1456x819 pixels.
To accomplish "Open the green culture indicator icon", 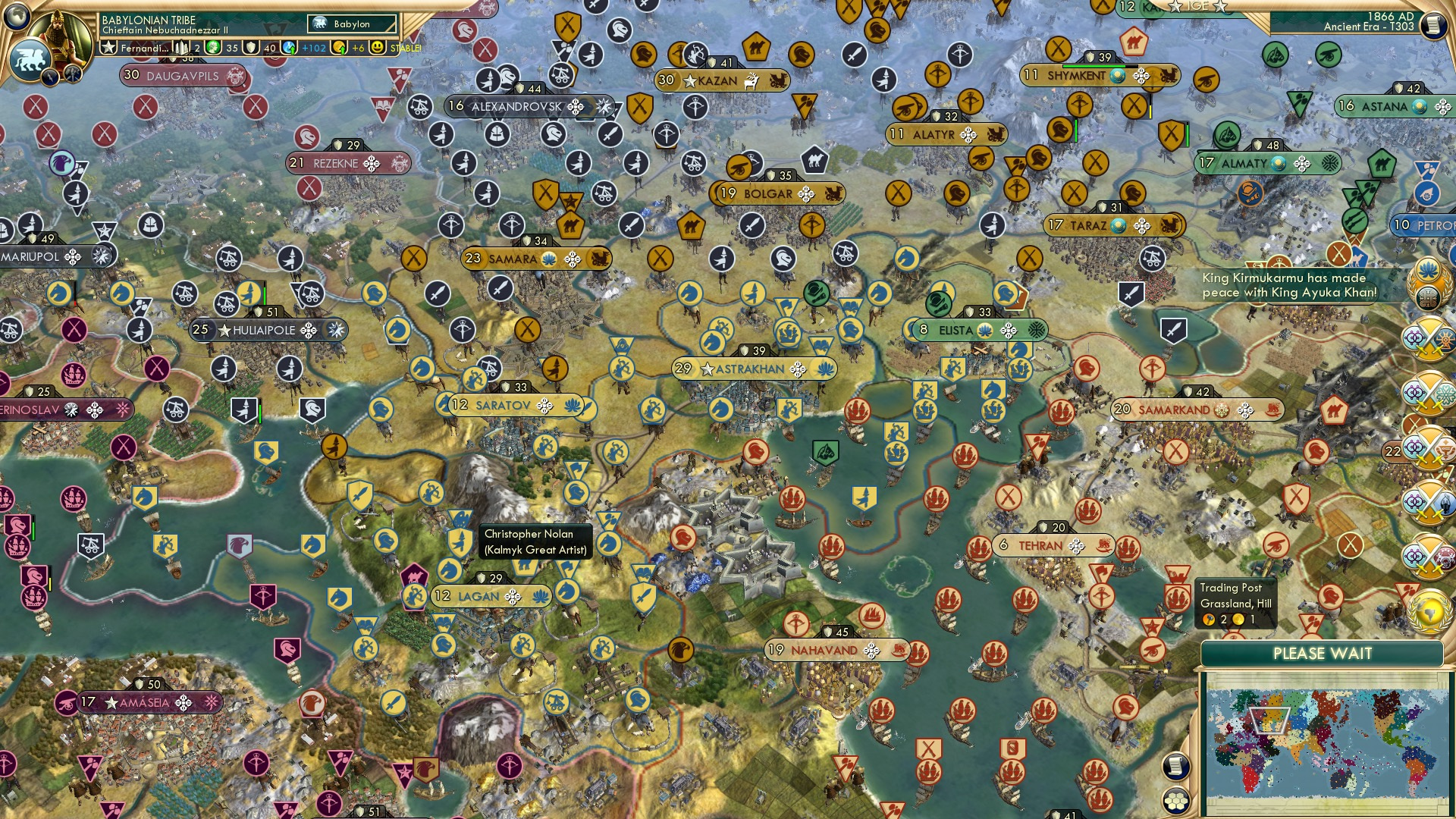I will pyautogui.click(x=212, y=47).
